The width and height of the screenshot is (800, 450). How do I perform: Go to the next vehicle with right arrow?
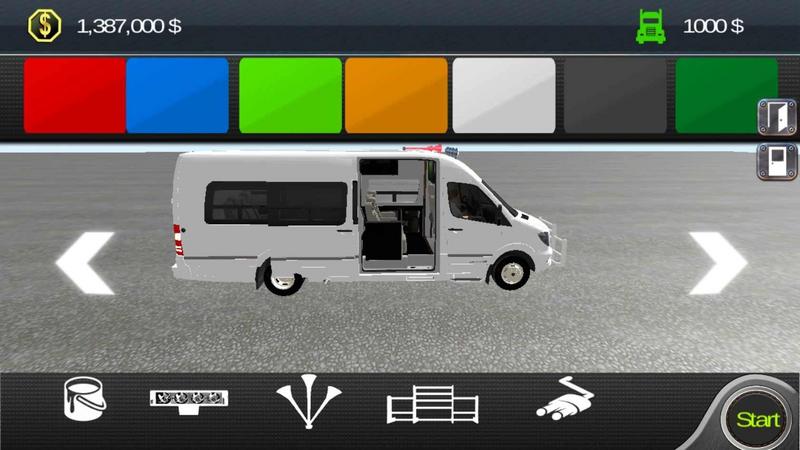[718, 262]
